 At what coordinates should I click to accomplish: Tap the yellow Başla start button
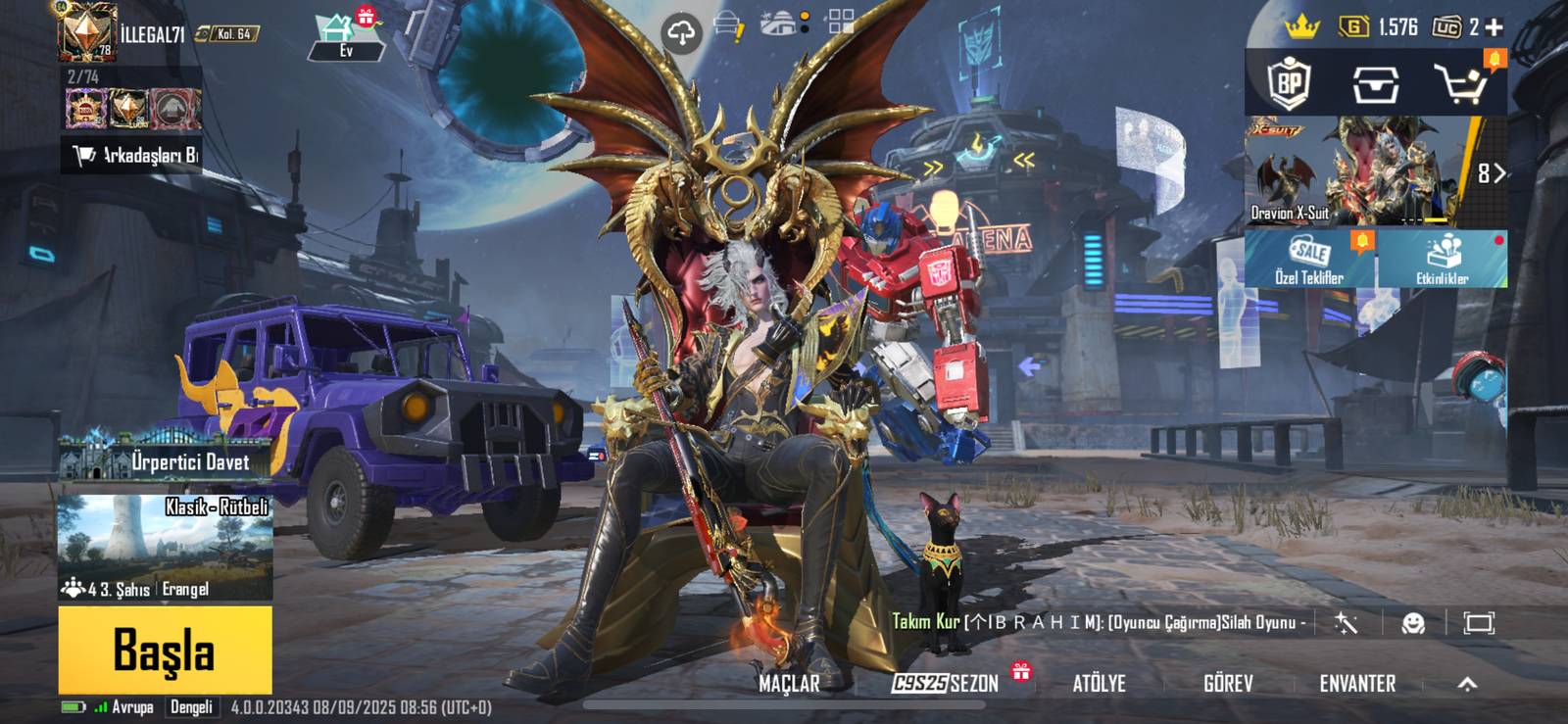pyautogui.click(x=165, y=650)
